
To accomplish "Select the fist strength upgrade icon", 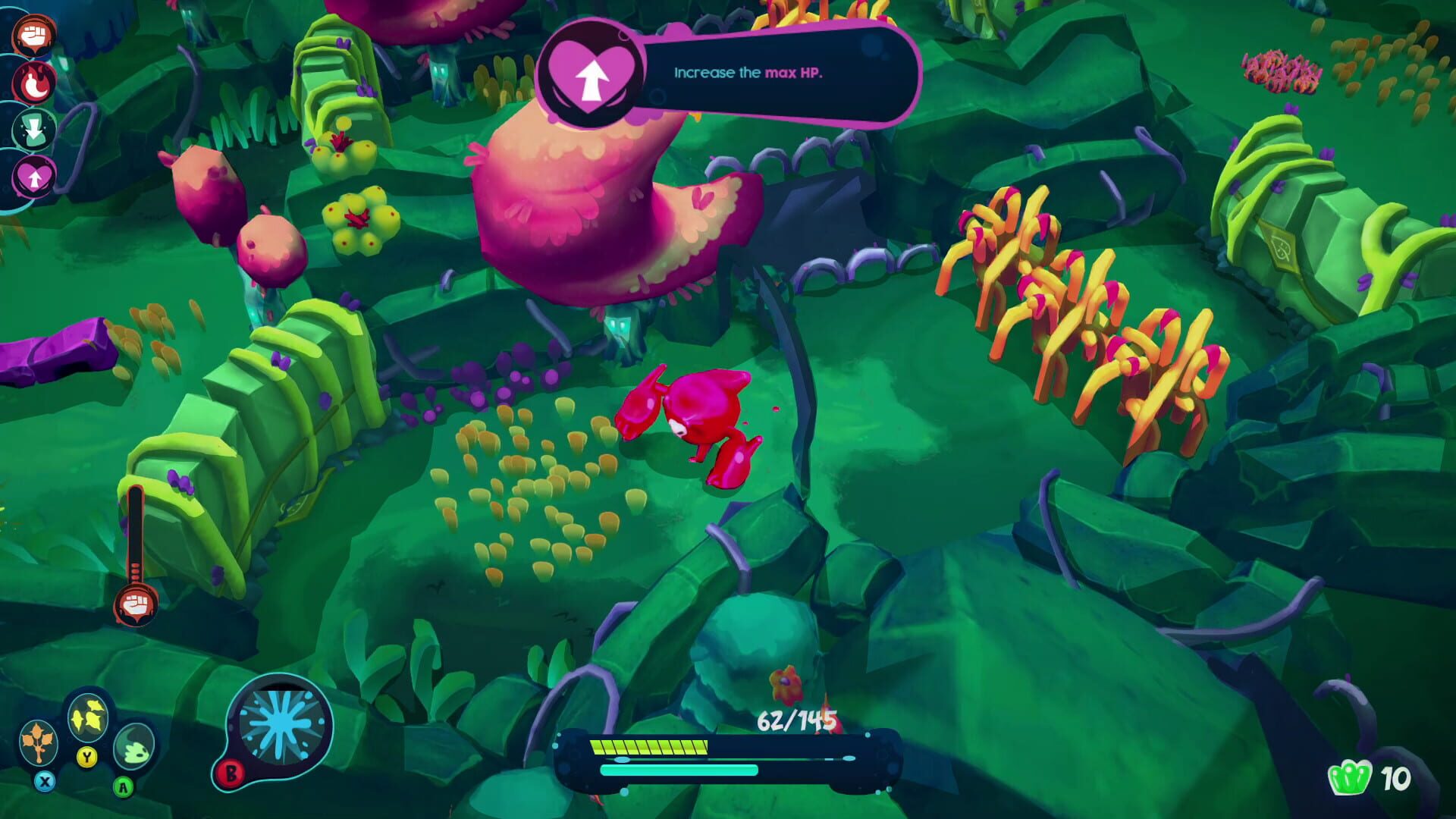I will 33,34.
